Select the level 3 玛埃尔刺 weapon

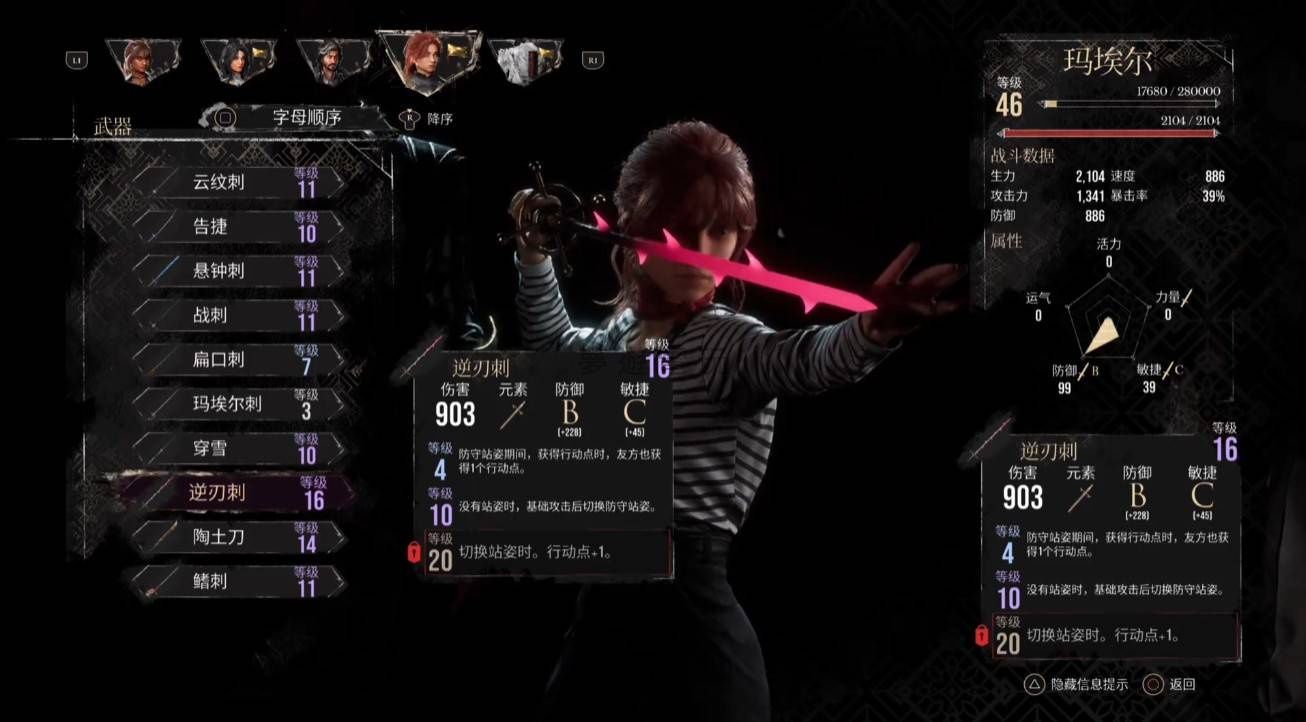(238, 403)
